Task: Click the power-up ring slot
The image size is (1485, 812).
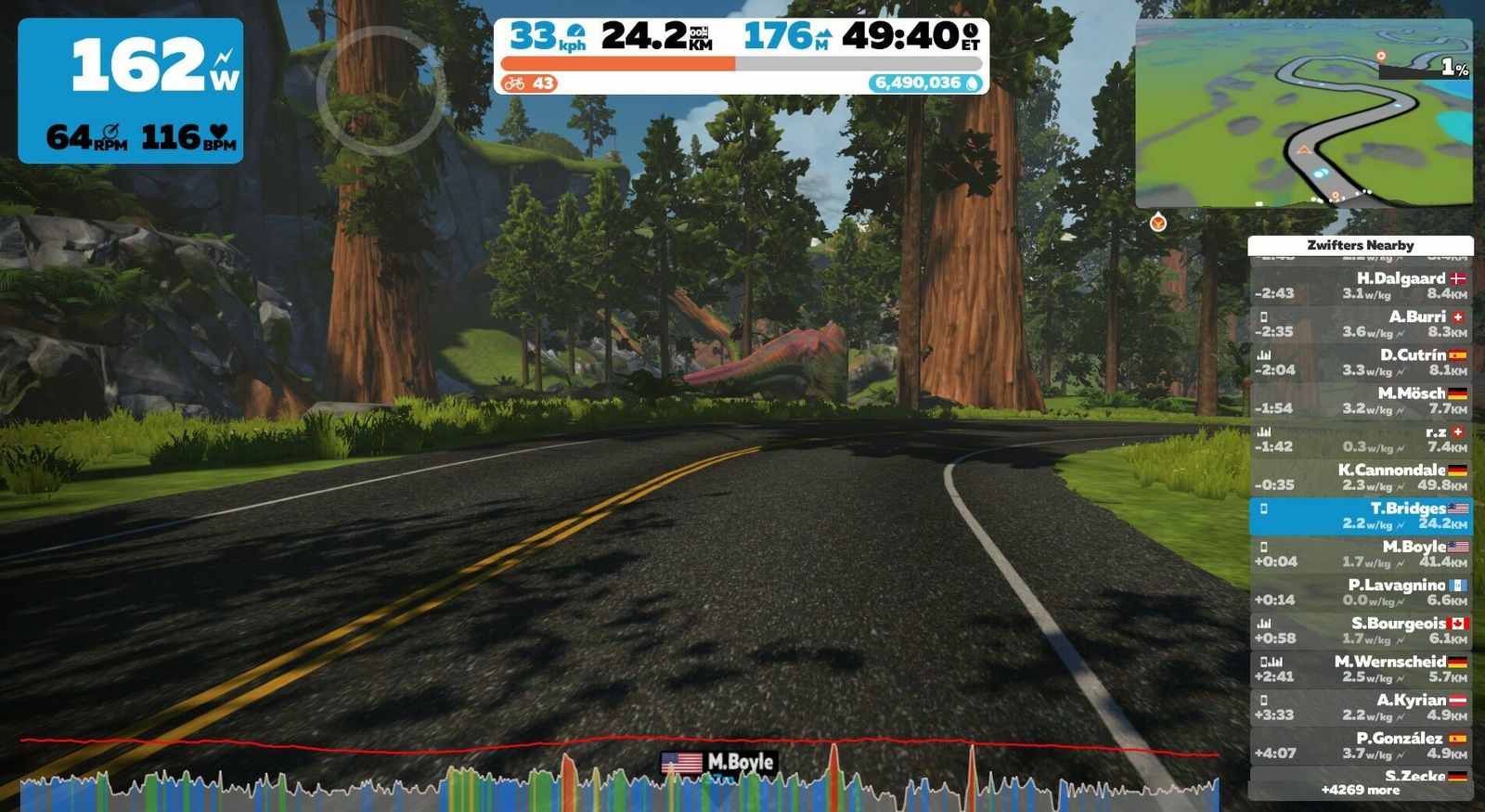Action: [381, 90]
